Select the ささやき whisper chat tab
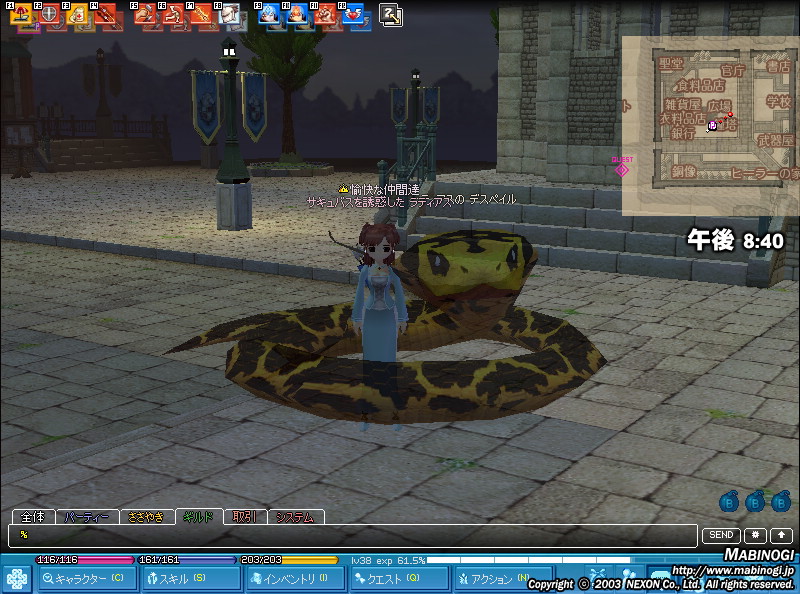The width and height of the screenshot is (800, 594). point(146,517)
